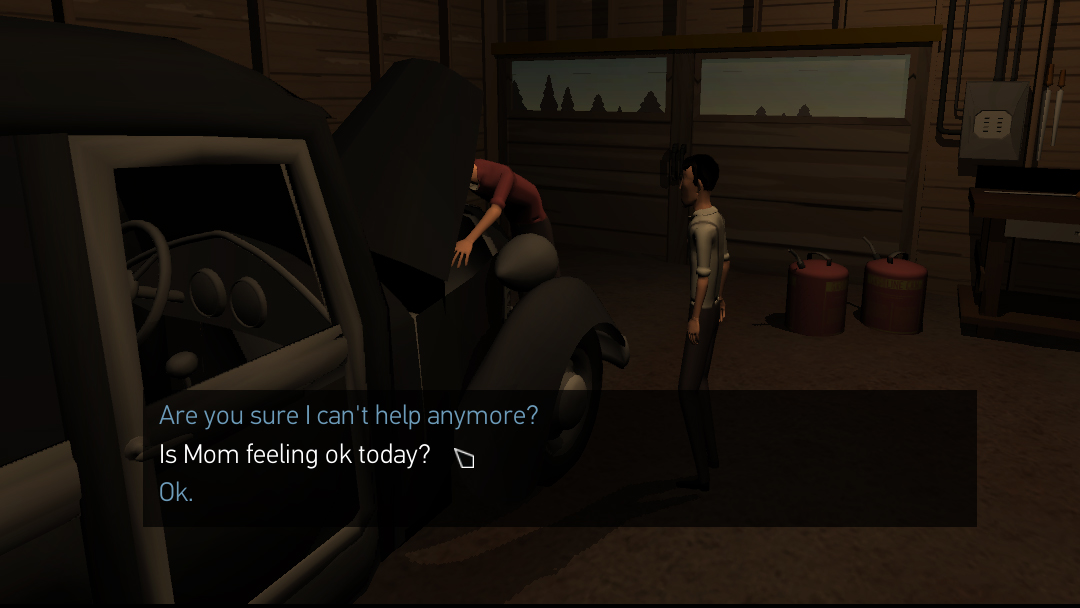Image resolution: width=1080 pixels, height=608 pixels.
Task: Select the "Ok." dialogue response
Action: pyautogui.click(x=176, y=493)
